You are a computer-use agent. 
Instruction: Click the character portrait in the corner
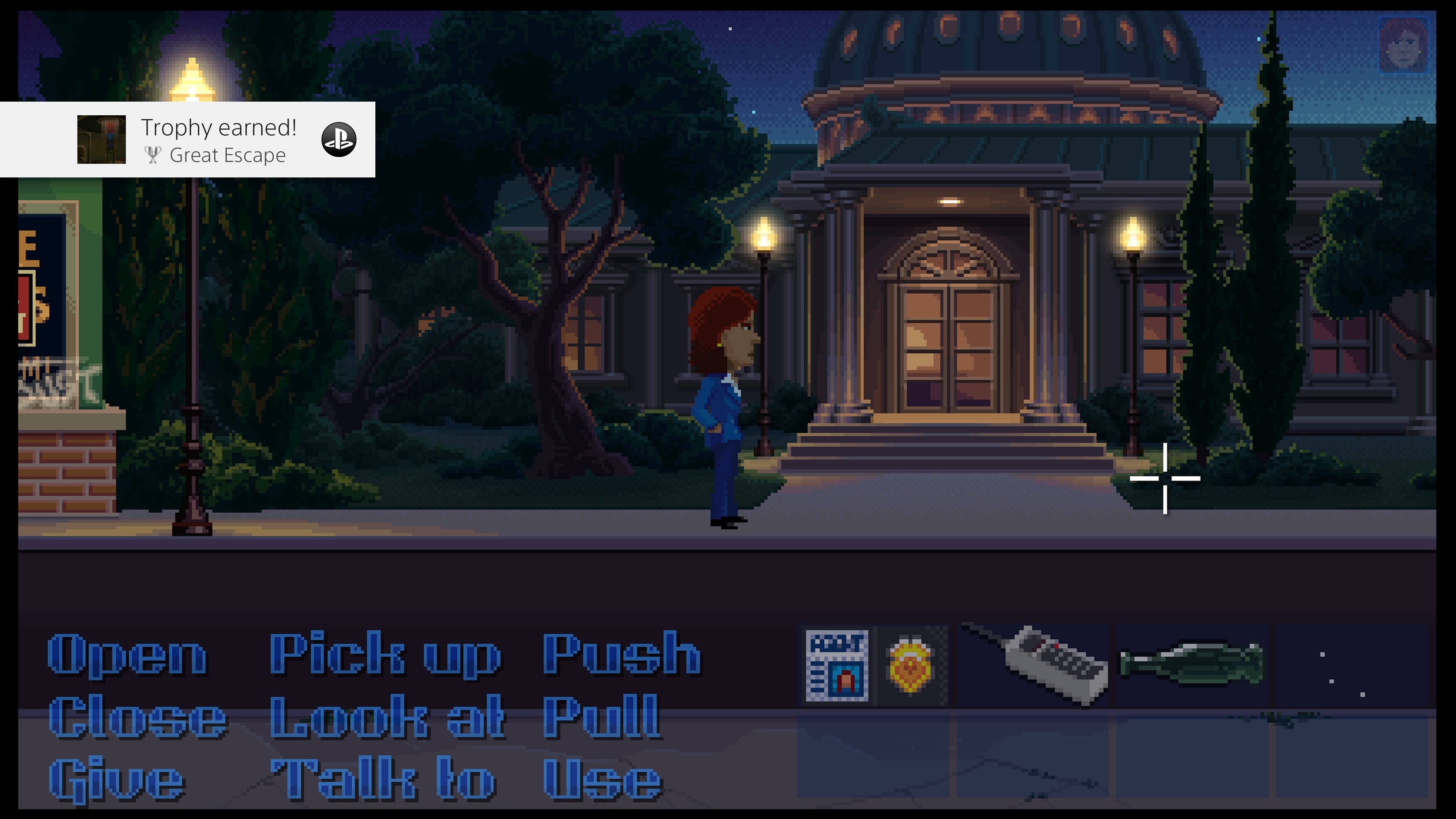[x=1403, y=45]
